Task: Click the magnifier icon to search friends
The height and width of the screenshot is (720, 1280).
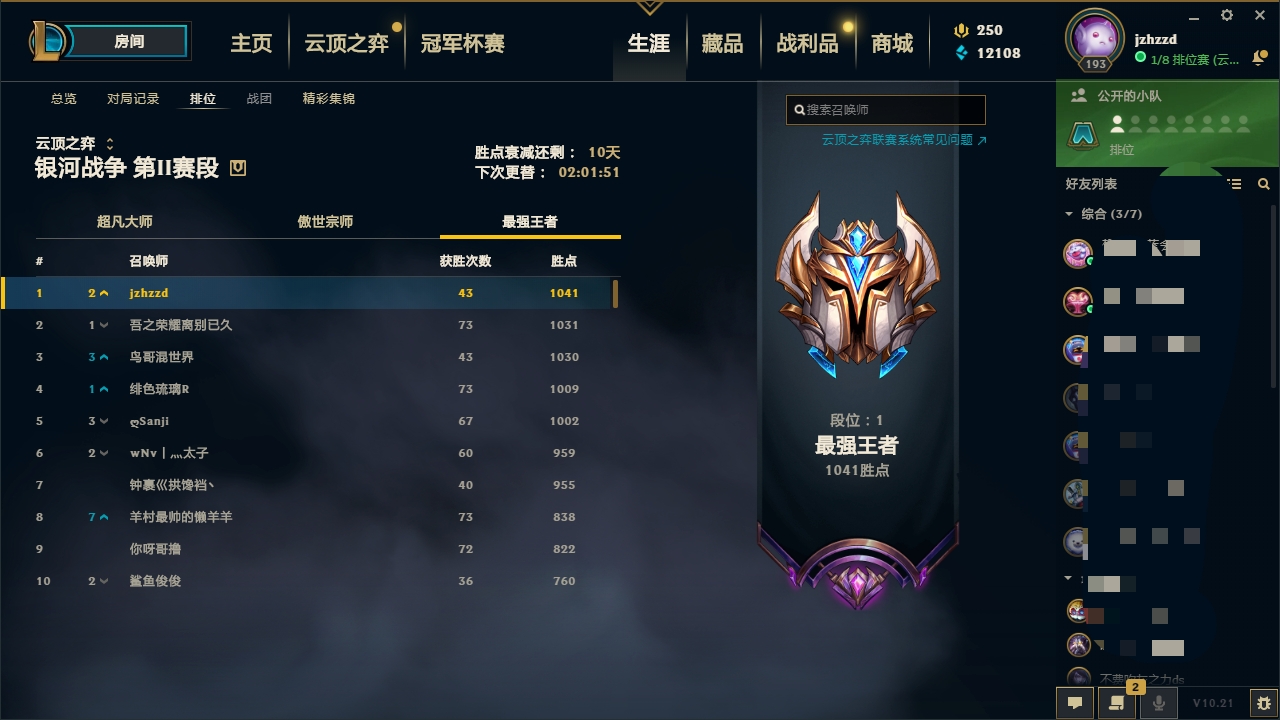Action: pyautogui.click(x=1263, y=184)
